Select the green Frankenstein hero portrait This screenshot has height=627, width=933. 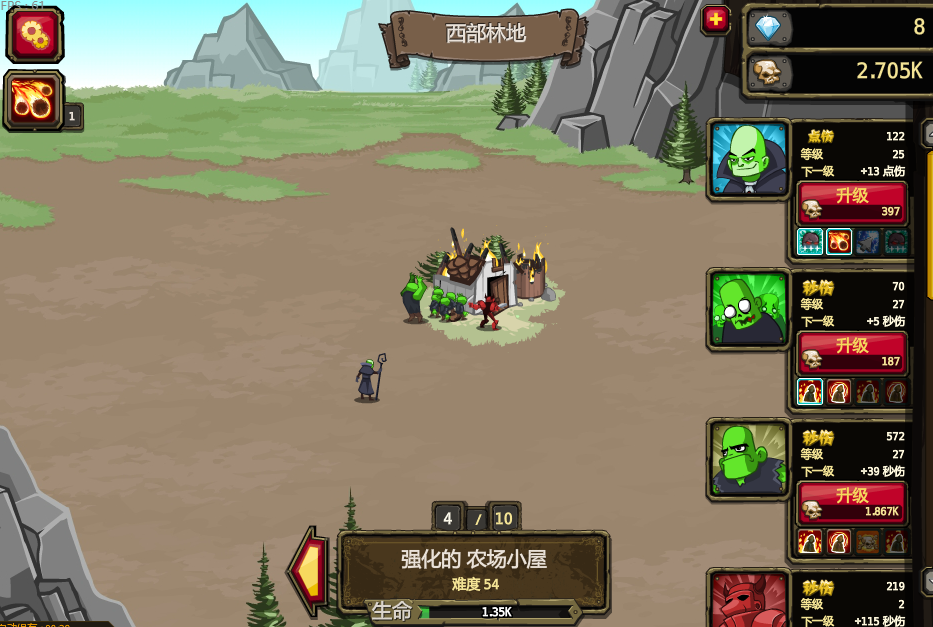point(749,459)
